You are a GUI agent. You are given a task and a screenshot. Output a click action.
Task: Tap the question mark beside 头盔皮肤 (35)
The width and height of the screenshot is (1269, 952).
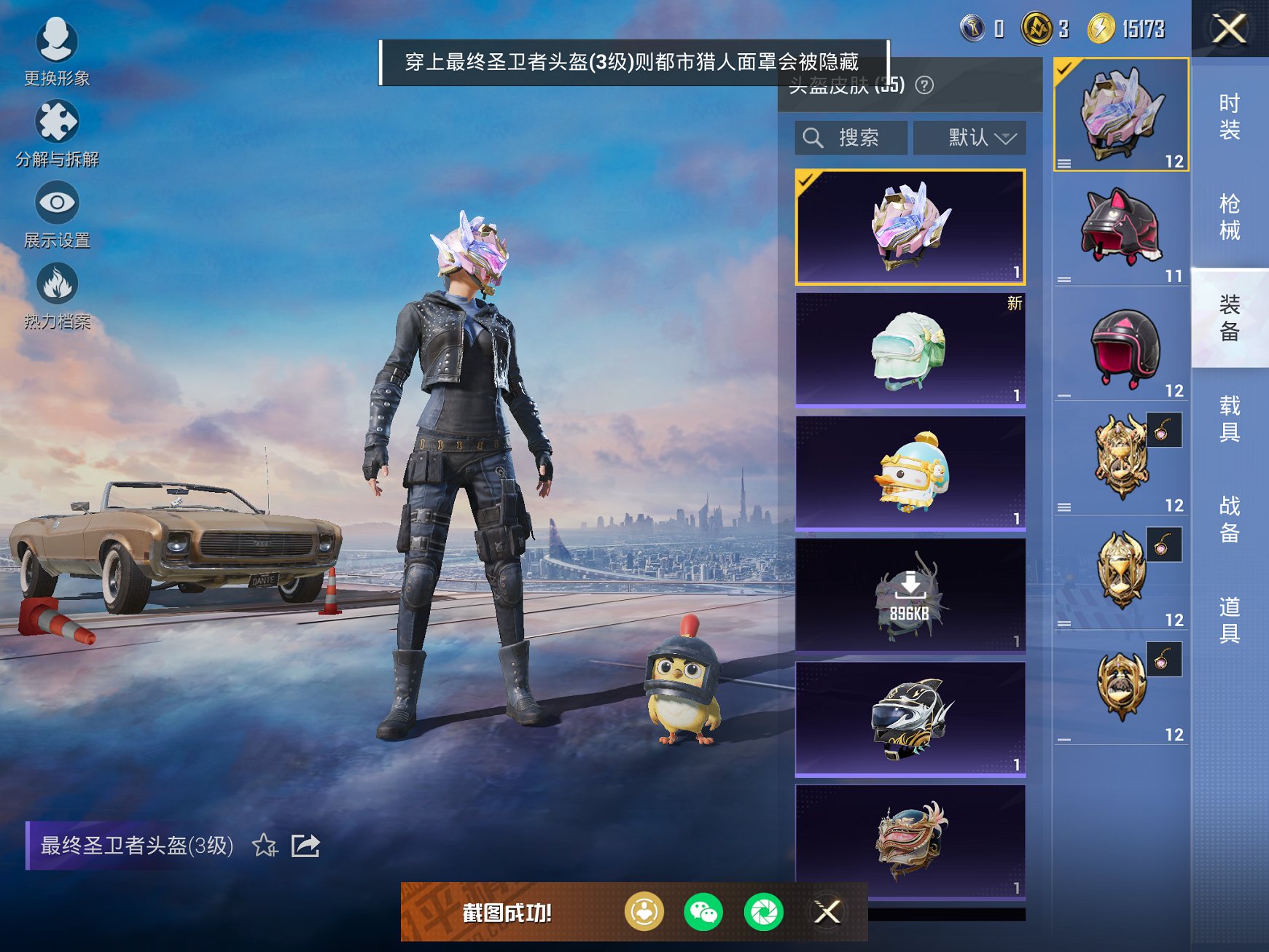(924, 85)
